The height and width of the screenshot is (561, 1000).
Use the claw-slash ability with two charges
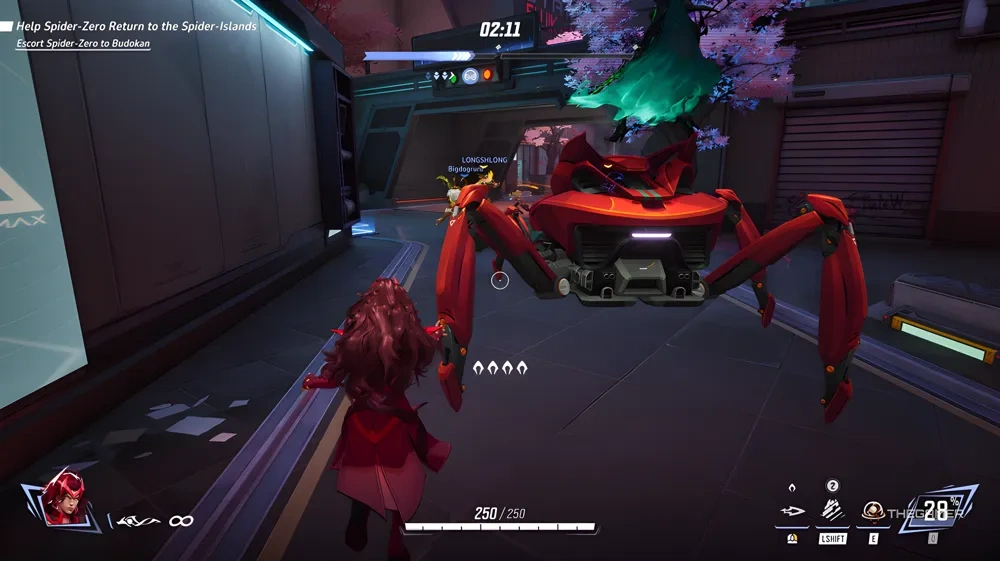pos(832,511)
